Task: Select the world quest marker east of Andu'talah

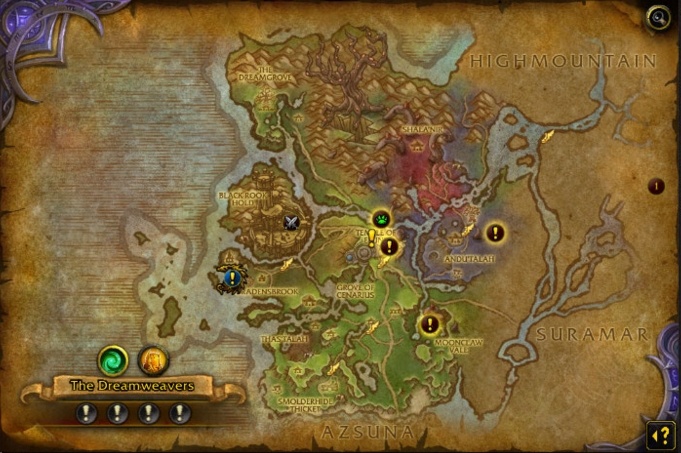Action: click(x=495, y=233)
